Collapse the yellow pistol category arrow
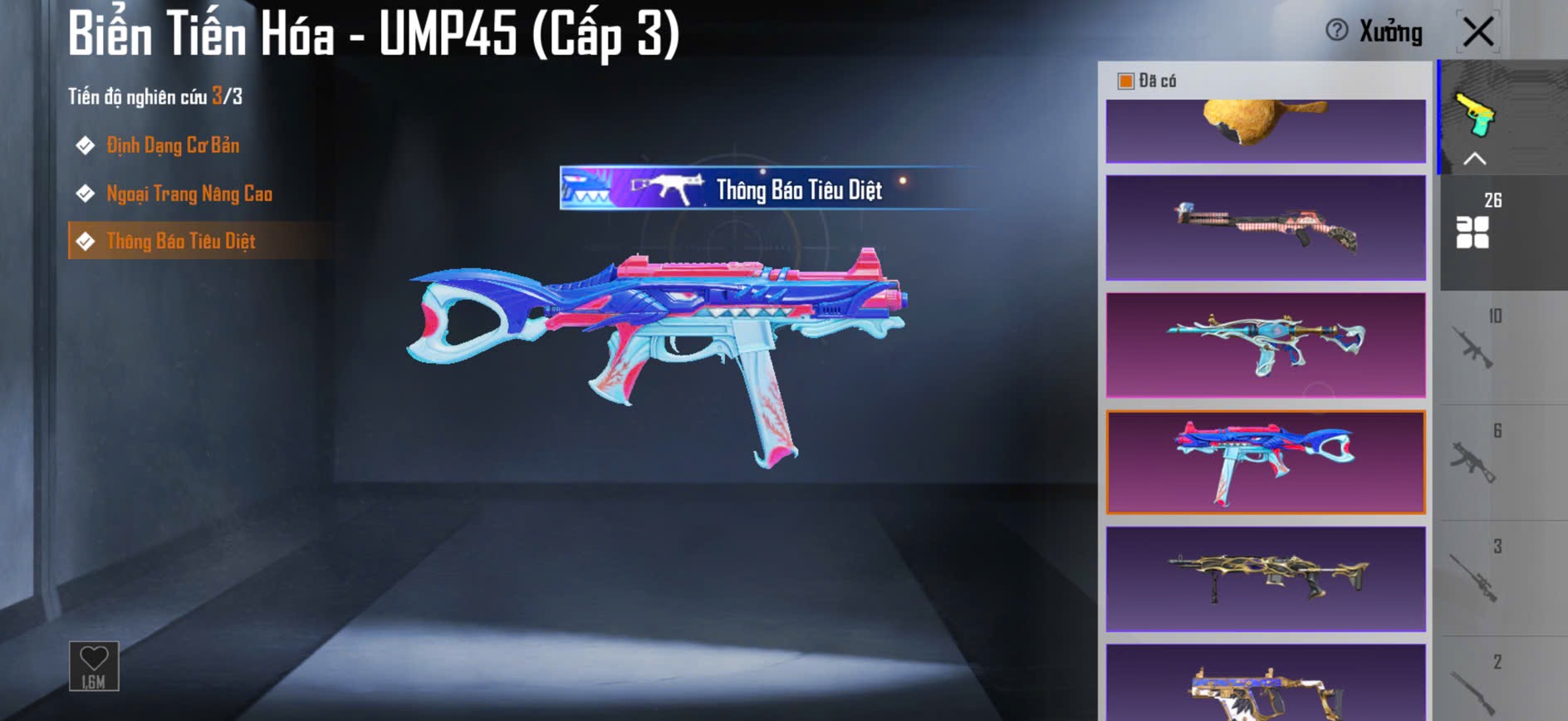The height and width of the screenshot is (721, 1568). point(1475,159)
